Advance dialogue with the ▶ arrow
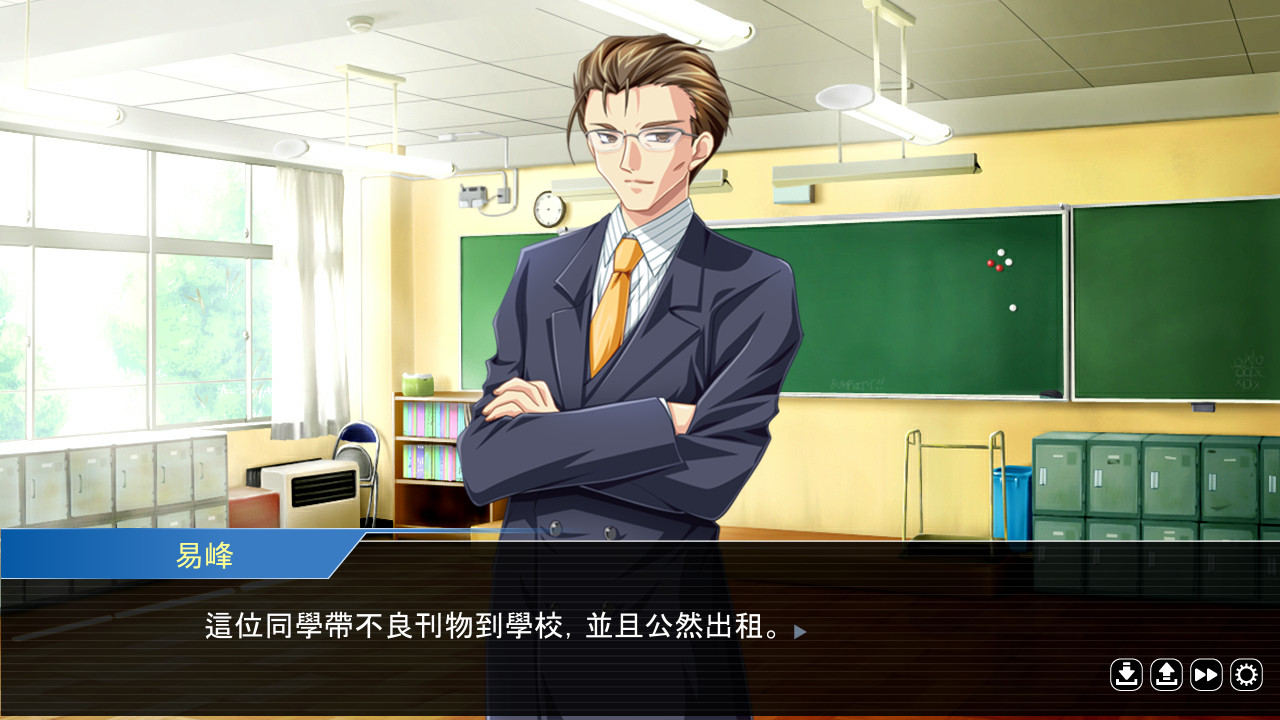This screenshot has width=1280, height=720. point(797,631)
